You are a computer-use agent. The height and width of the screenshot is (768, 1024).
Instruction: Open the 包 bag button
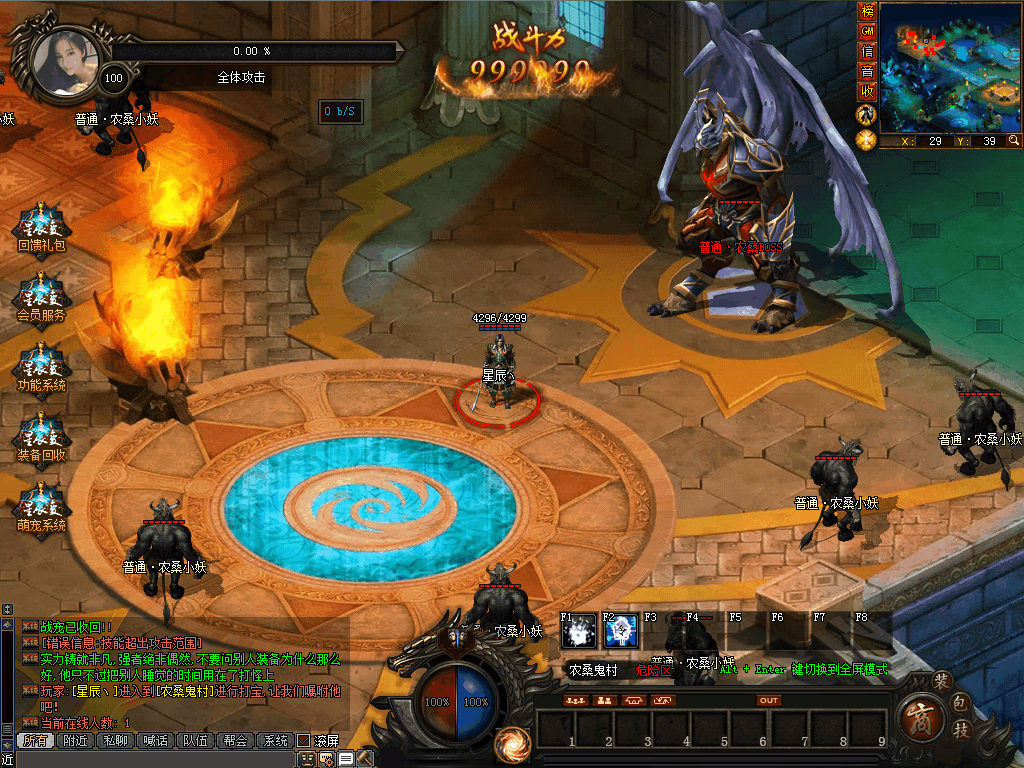click(x=959, y=703)
